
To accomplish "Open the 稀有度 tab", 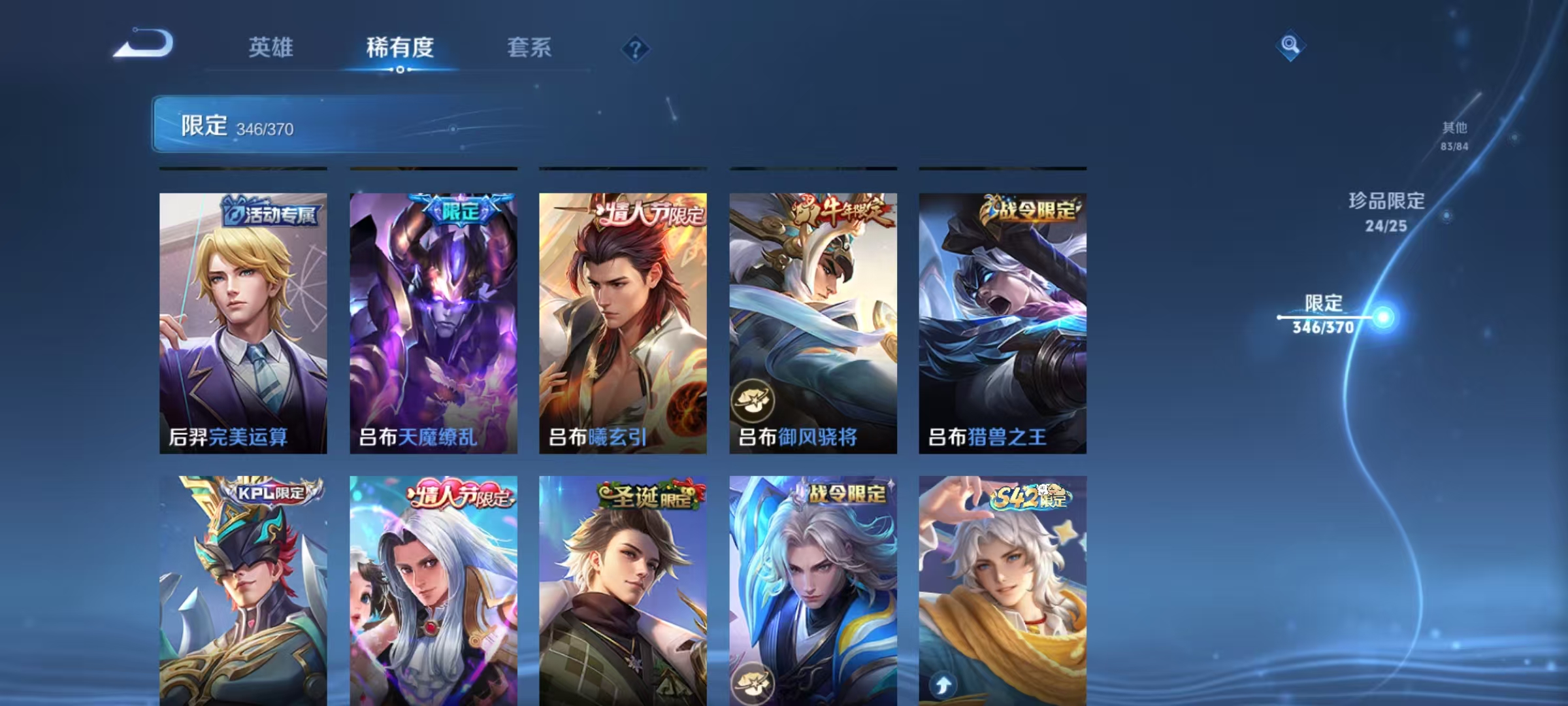I will coord(400,48).
